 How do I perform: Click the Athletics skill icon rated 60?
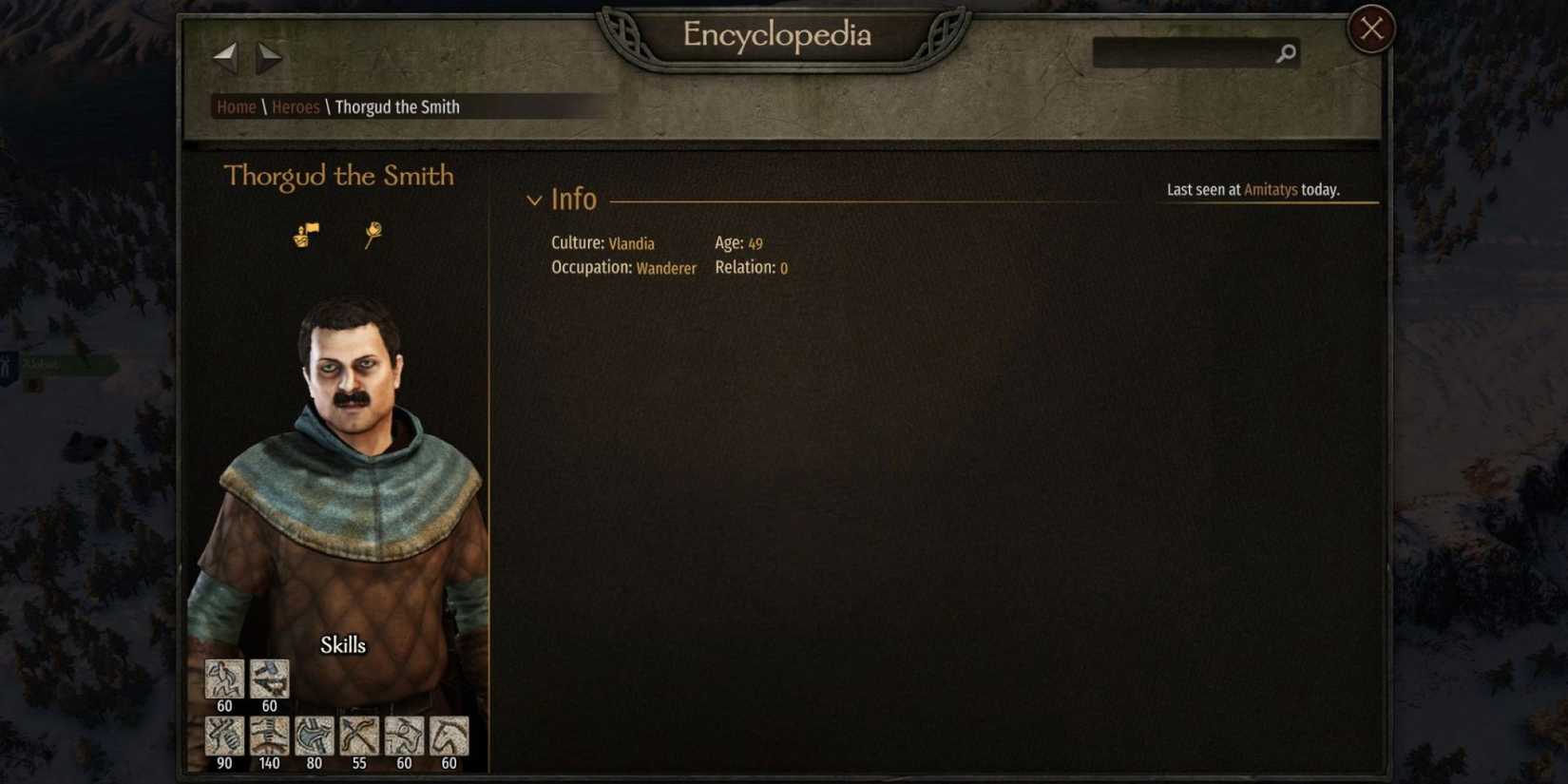[224, 678]
